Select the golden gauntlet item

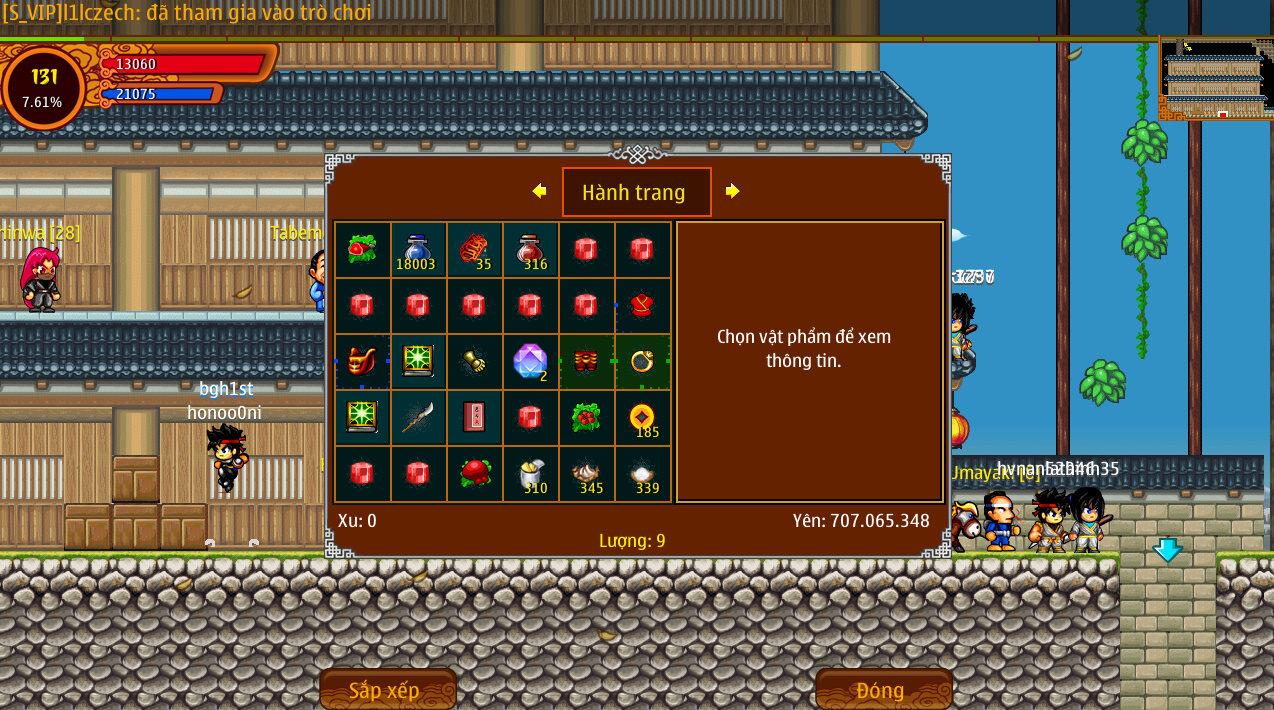474,362
